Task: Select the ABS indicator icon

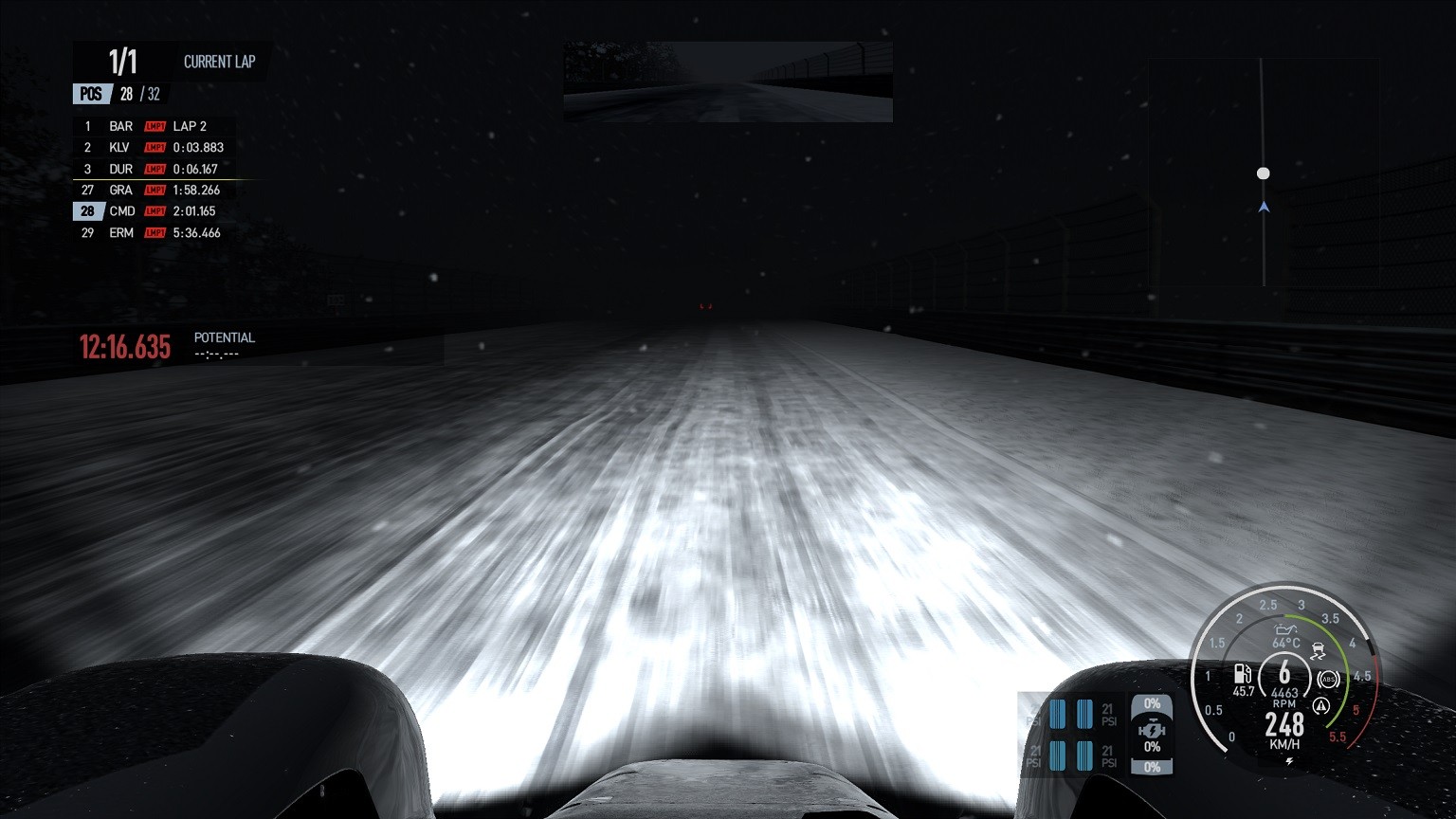Action: (1328, 680)
